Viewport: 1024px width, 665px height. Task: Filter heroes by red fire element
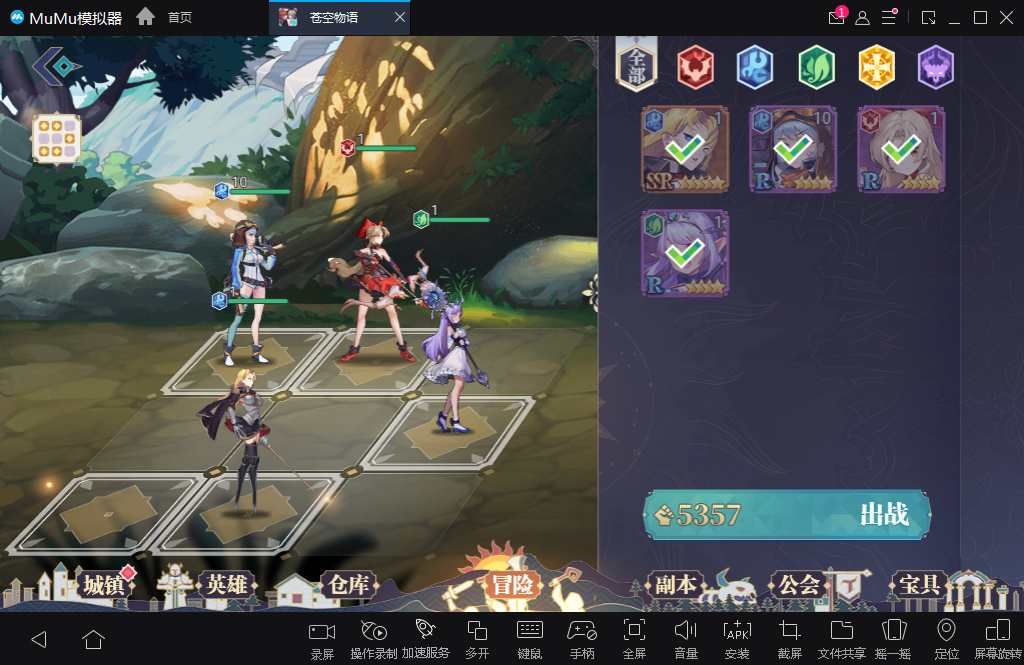coord(695,67)
